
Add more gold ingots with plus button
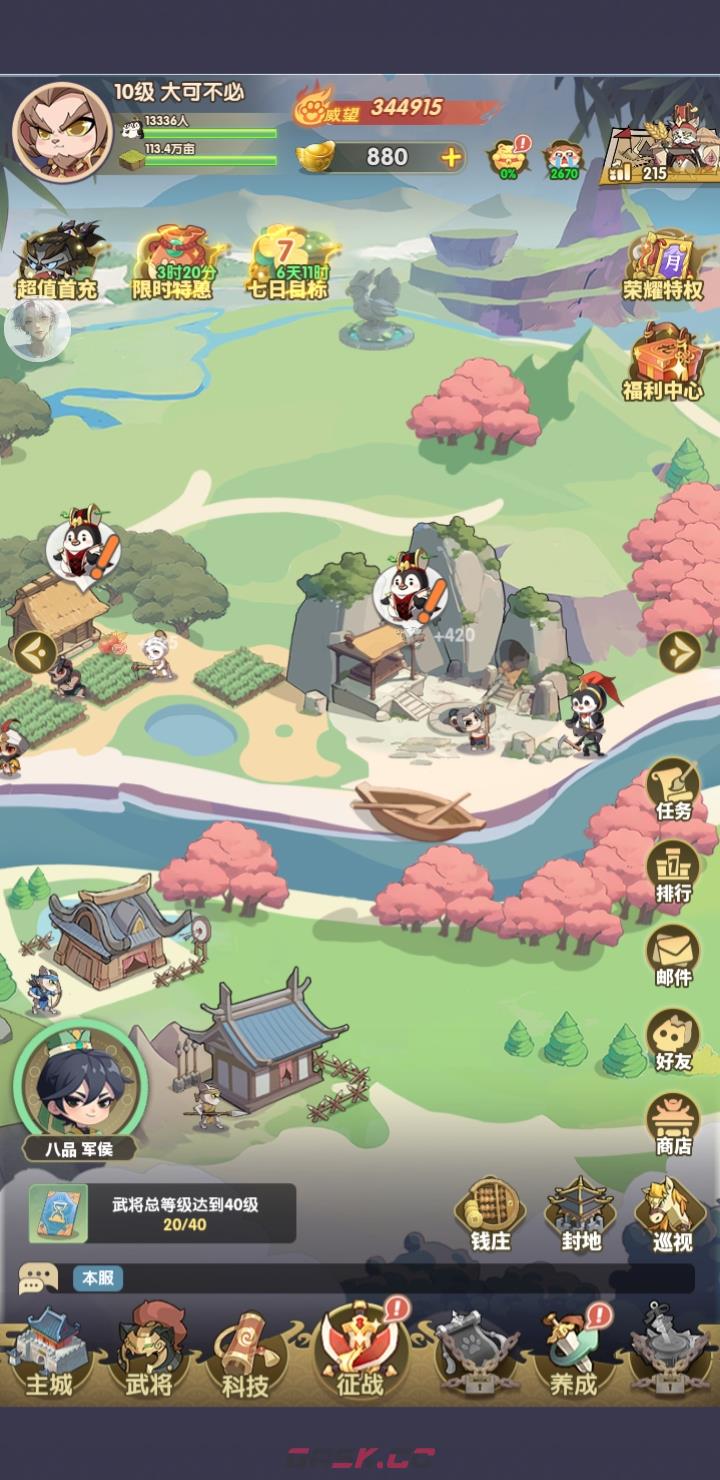click(451, 157)
